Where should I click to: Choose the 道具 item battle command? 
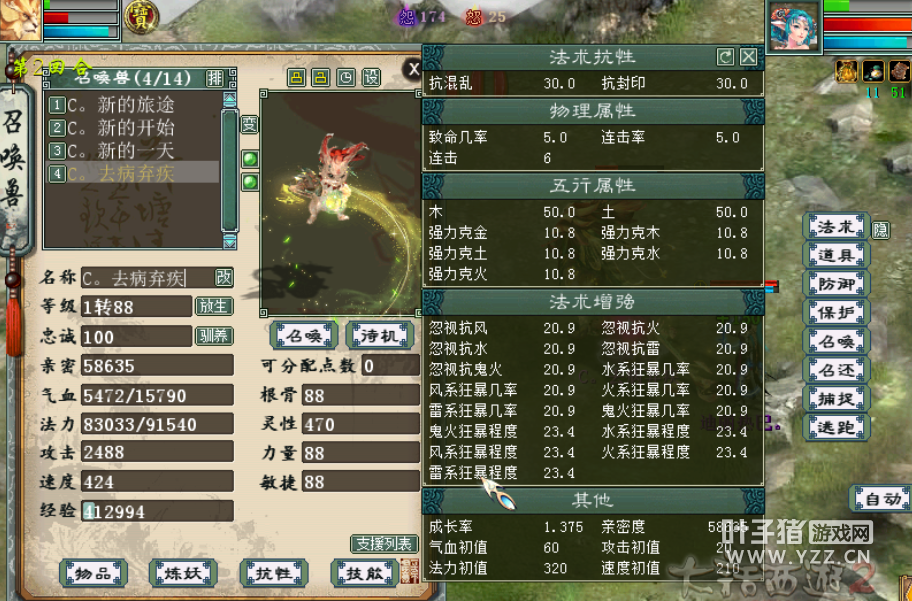(x=836, y=256)
